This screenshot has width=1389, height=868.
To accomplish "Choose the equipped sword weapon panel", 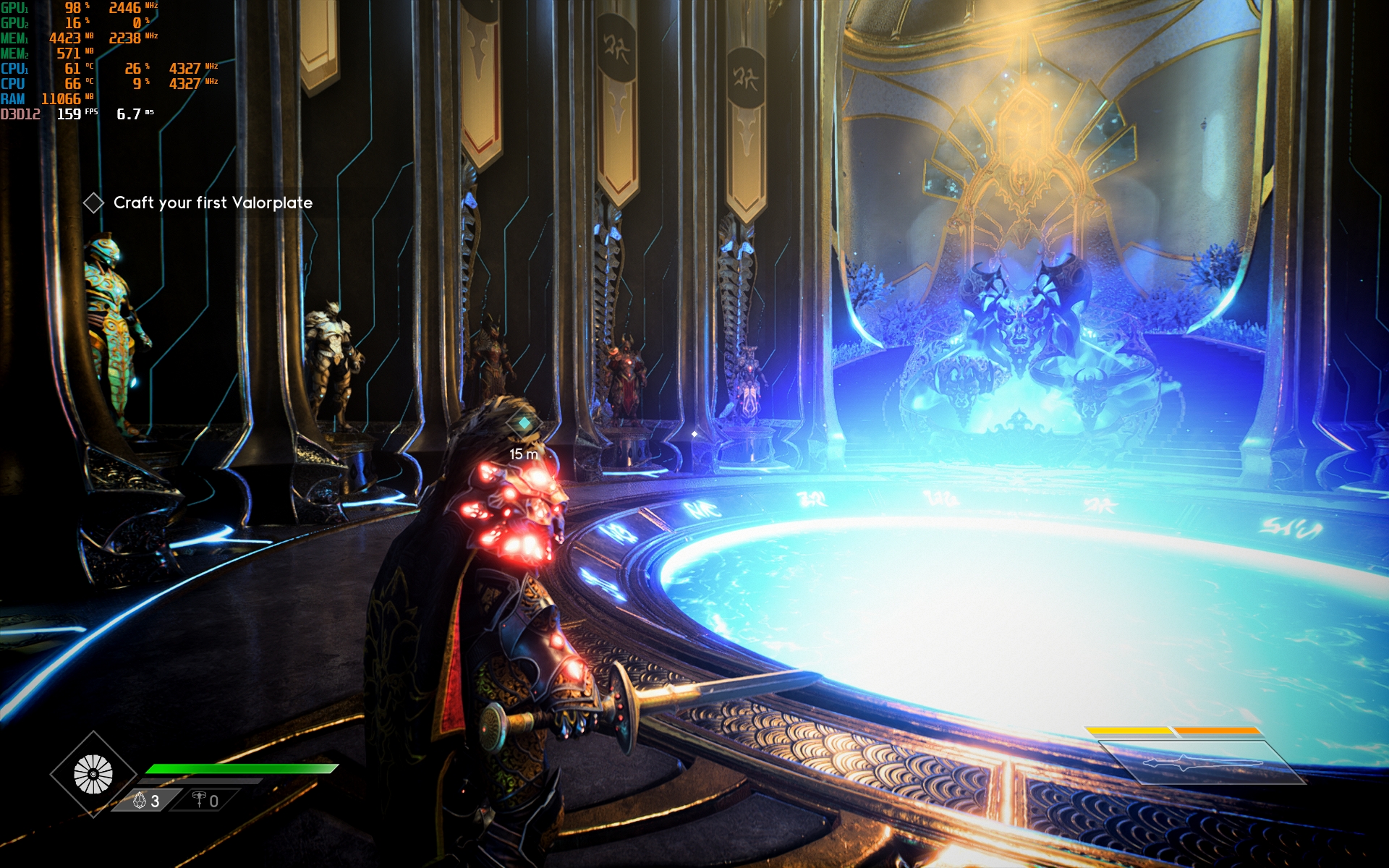I will tap(1201, 762).
